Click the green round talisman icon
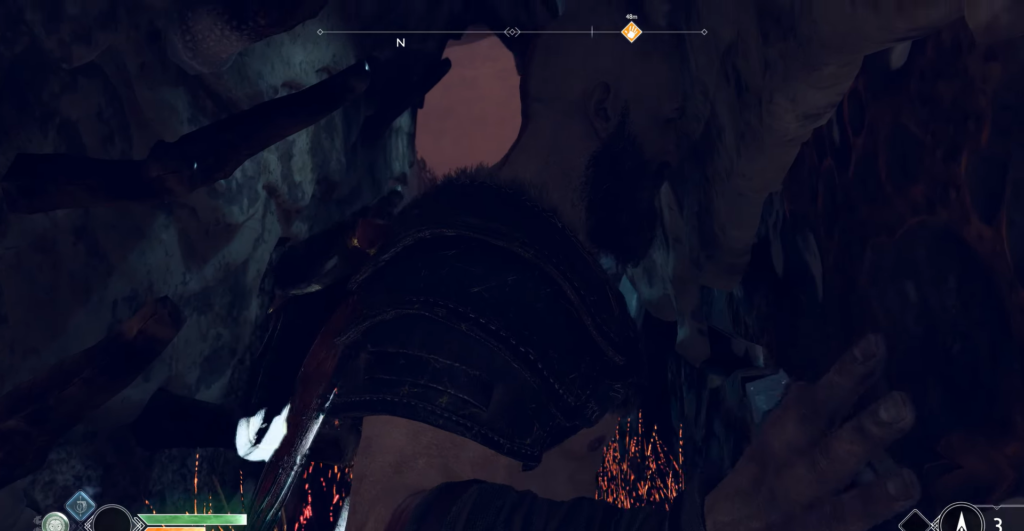This screenshot has height=531, width=1024. pos(56,523)
